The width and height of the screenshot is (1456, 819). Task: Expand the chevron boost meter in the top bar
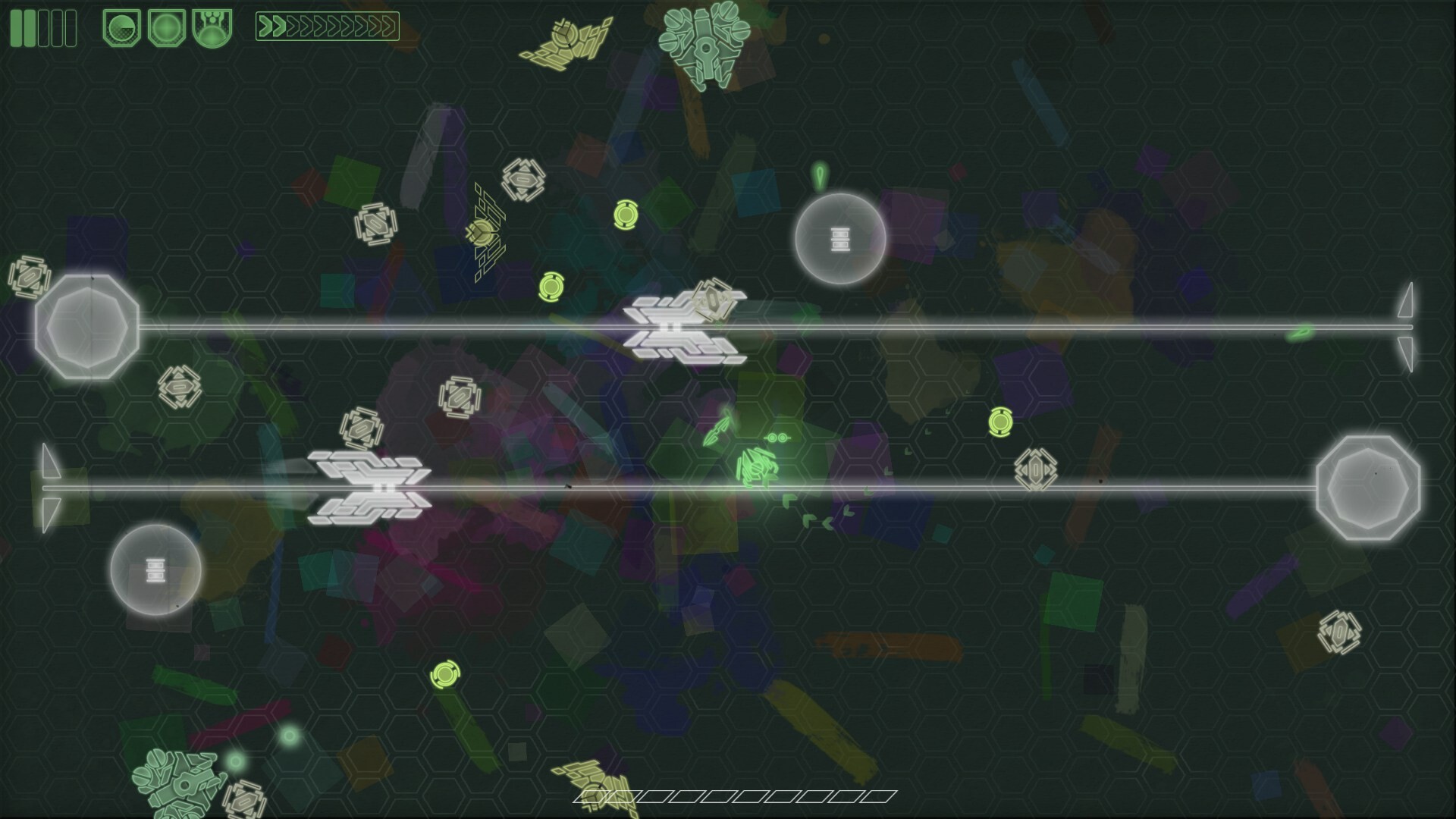click(326, 25)
